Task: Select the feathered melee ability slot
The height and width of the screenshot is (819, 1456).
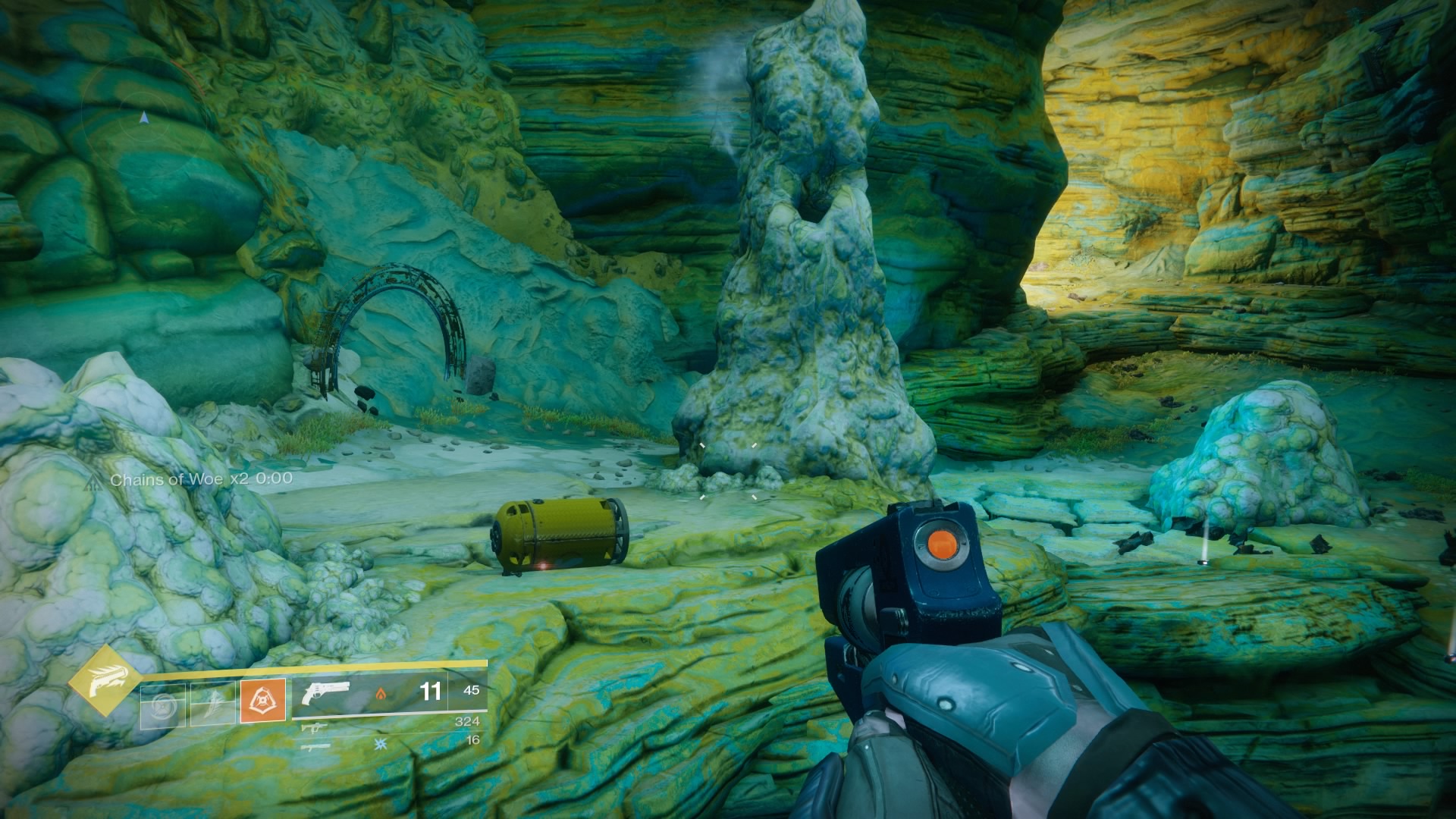Action: (x=213, y=705)
